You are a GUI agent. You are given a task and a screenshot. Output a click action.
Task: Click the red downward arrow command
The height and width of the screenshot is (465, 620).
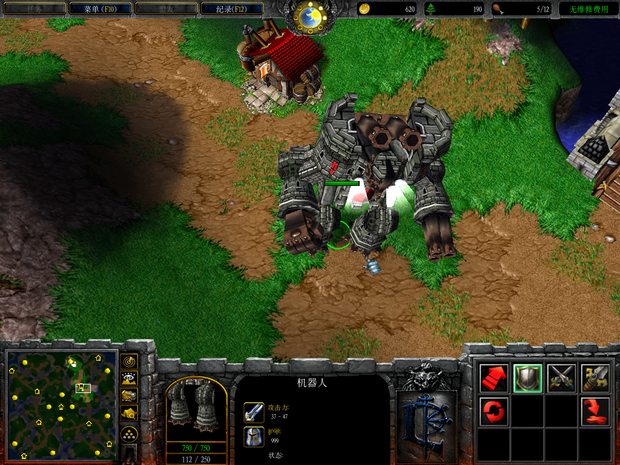595,411
